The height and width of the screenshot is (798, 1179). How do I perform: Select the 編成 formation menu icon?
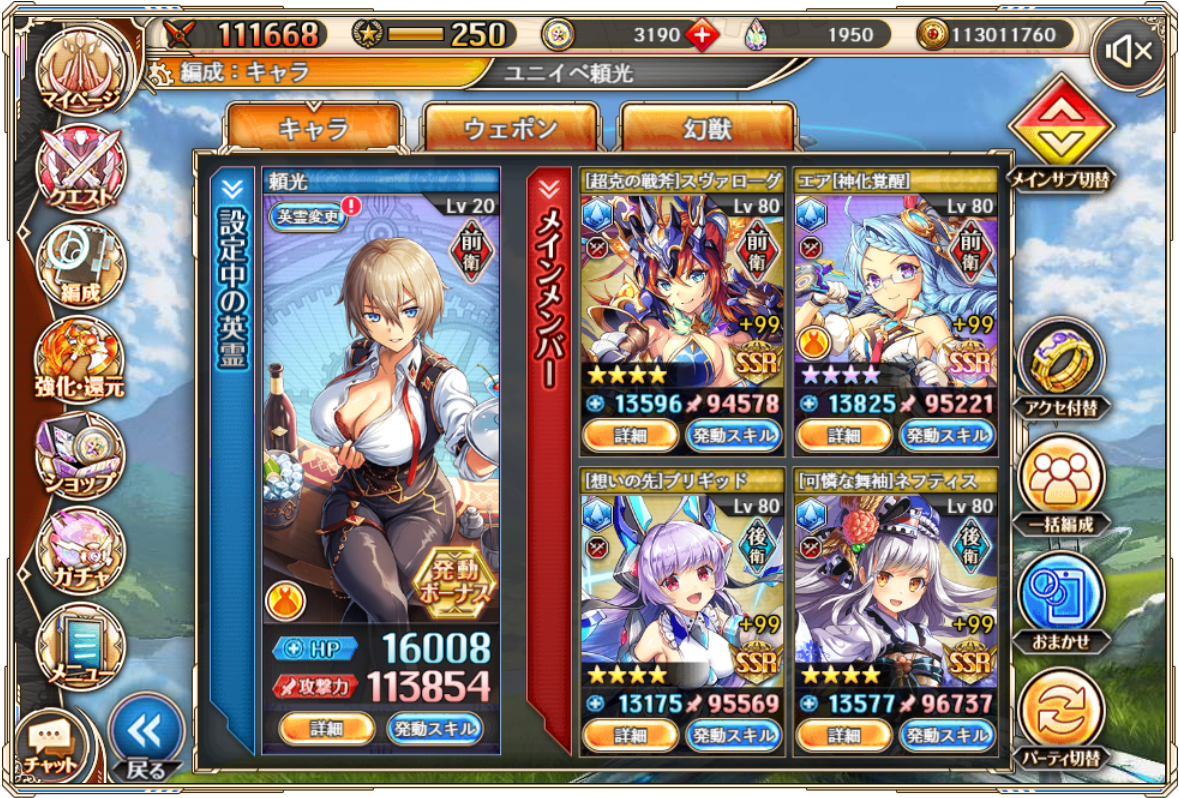[80, 263]
